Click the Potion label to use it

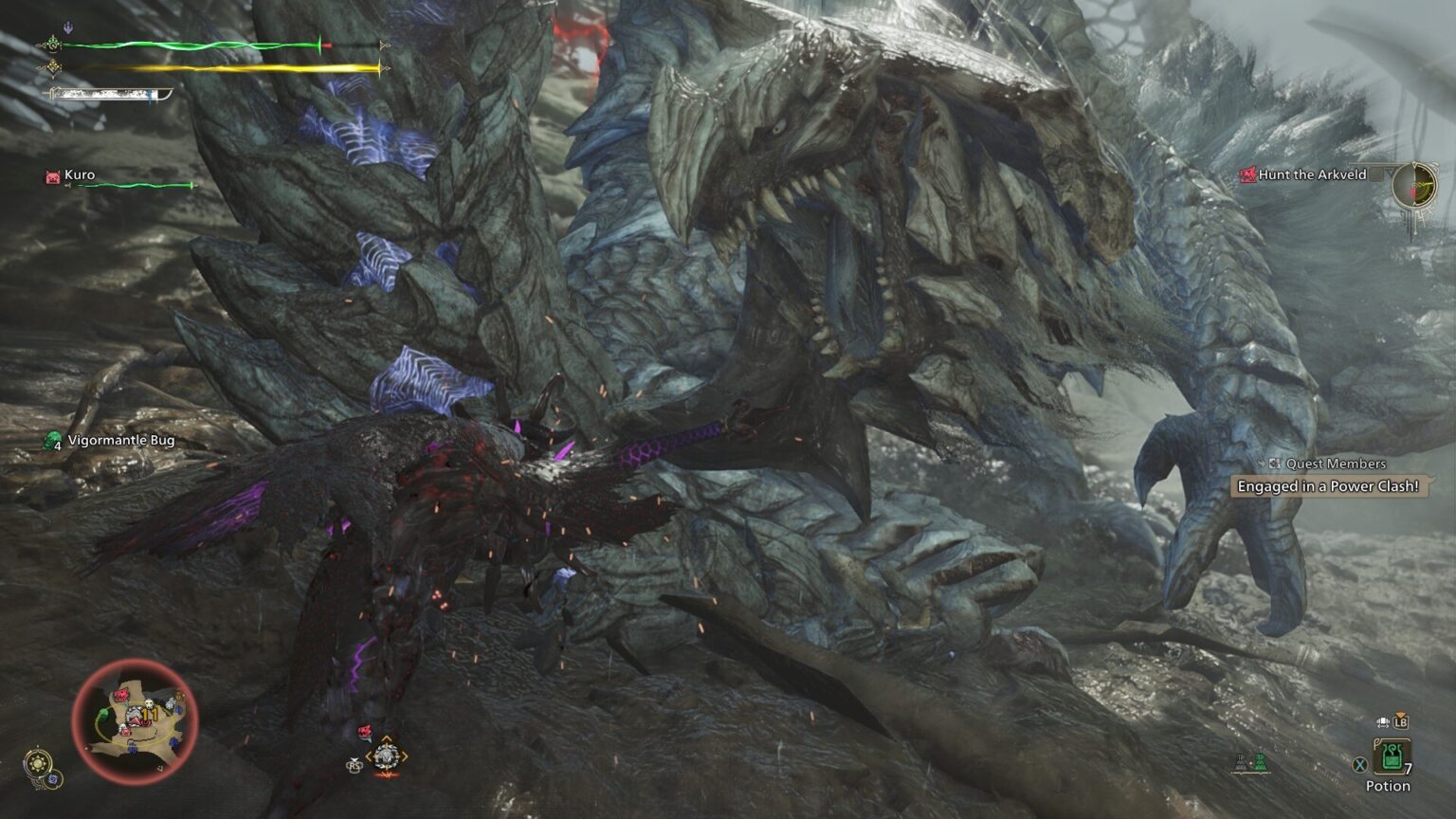1388,786
